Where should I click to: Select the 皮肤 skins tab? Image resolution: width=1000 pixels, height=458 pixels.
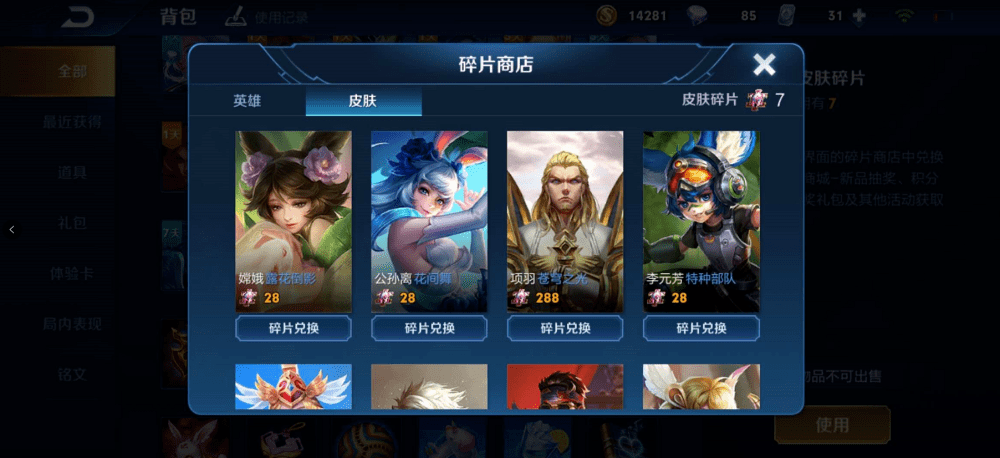[x=363, y=100]
